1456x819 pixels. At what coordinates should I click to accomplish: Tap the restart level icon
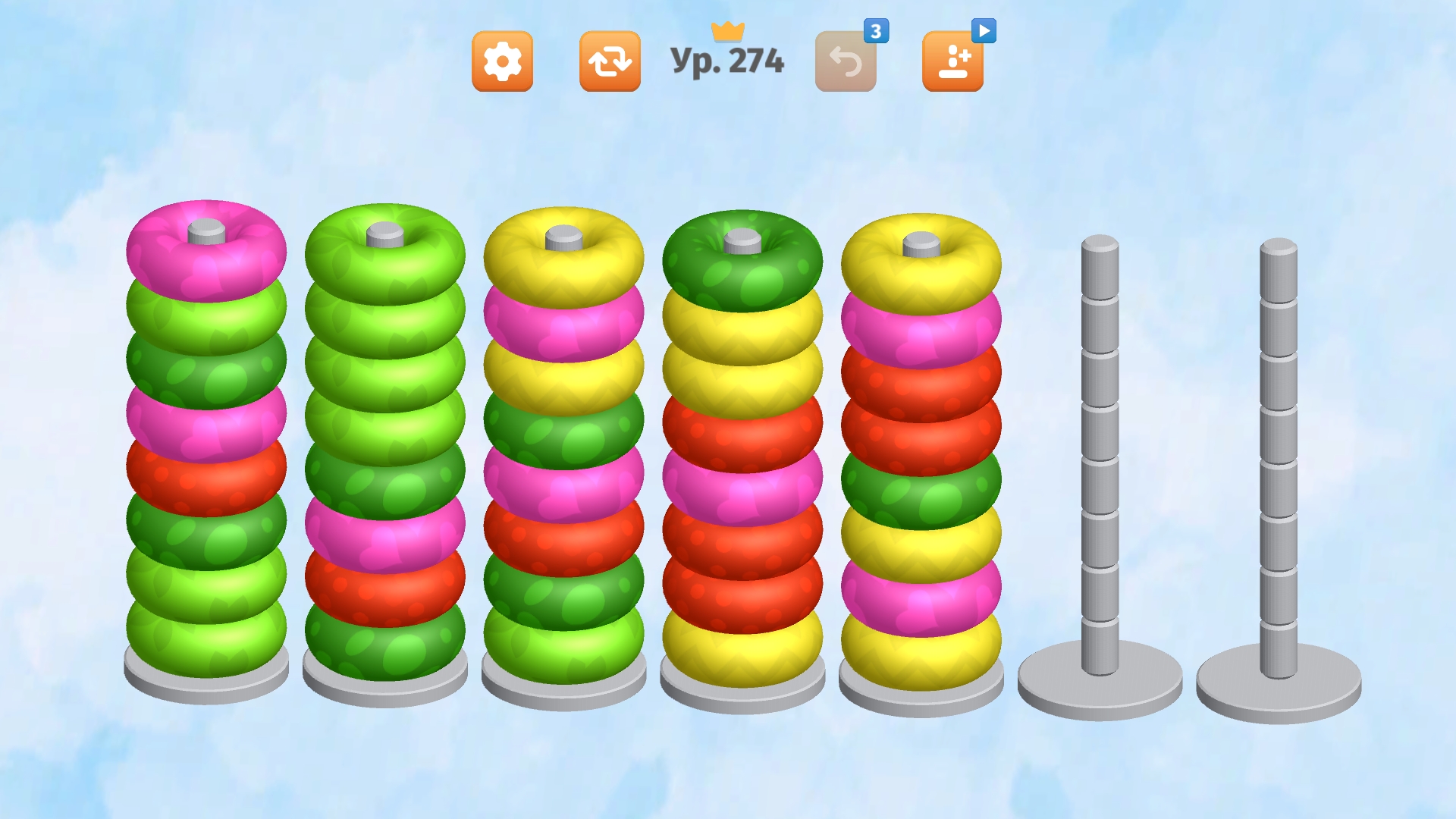(x=609, y=60)
